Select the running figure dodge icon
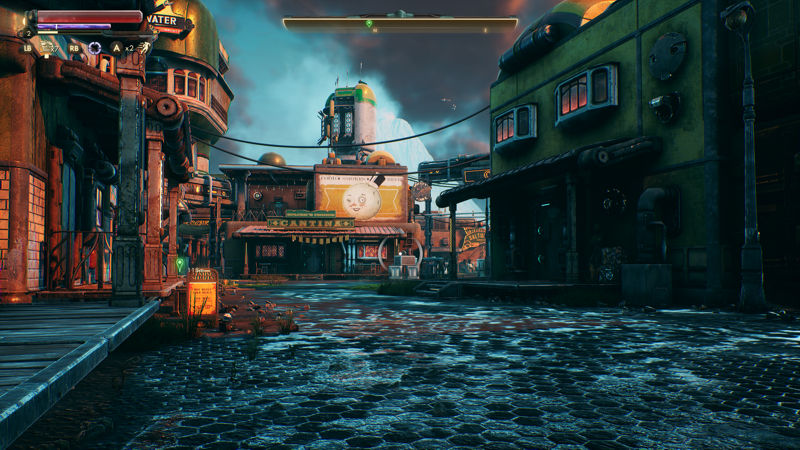The image size is (800, 450). point(143,47)
